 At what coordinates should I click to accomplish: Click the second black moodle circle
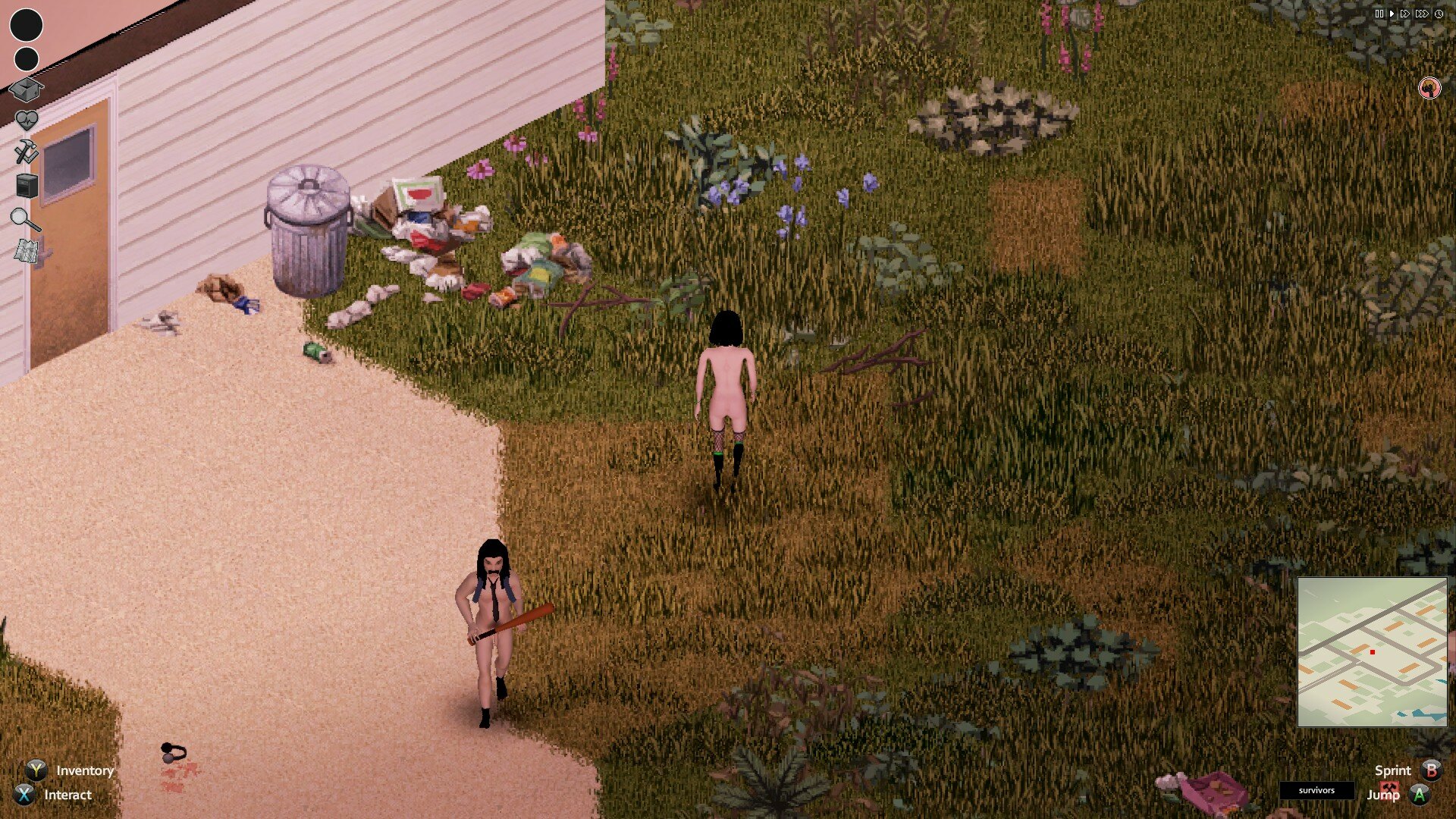26,58
